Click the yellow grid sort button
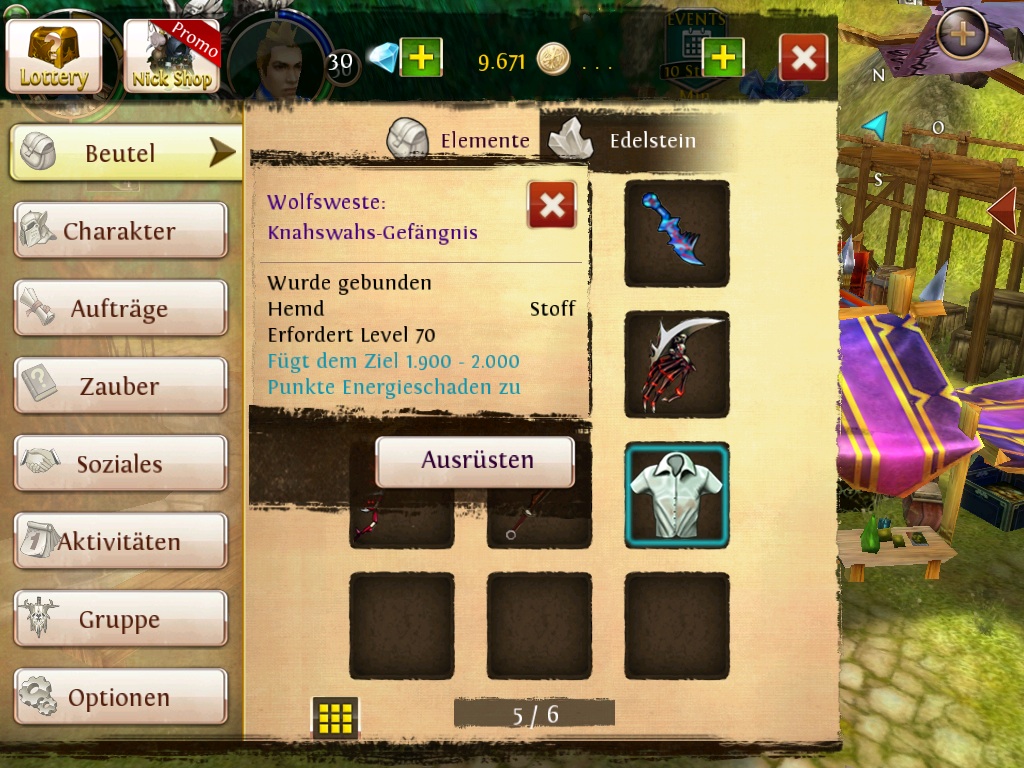 coord(335,717)
